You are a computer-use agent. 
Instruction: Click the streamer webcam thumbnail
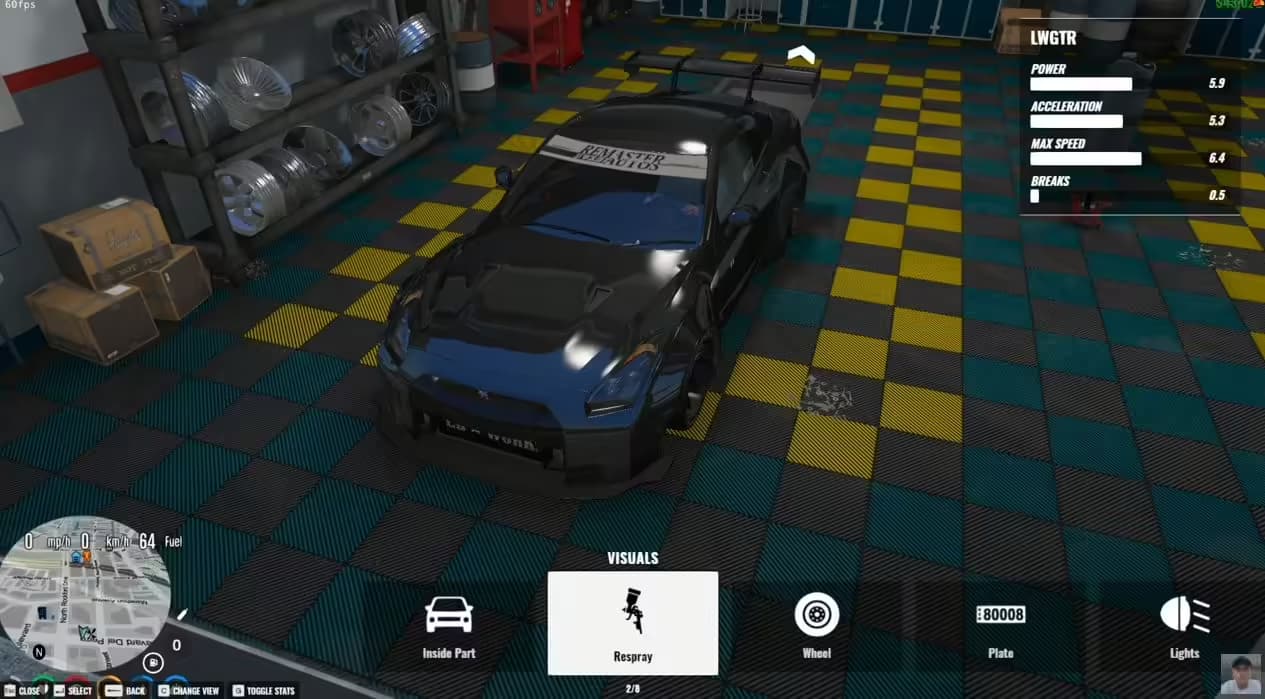click(x=1241, y=675)
